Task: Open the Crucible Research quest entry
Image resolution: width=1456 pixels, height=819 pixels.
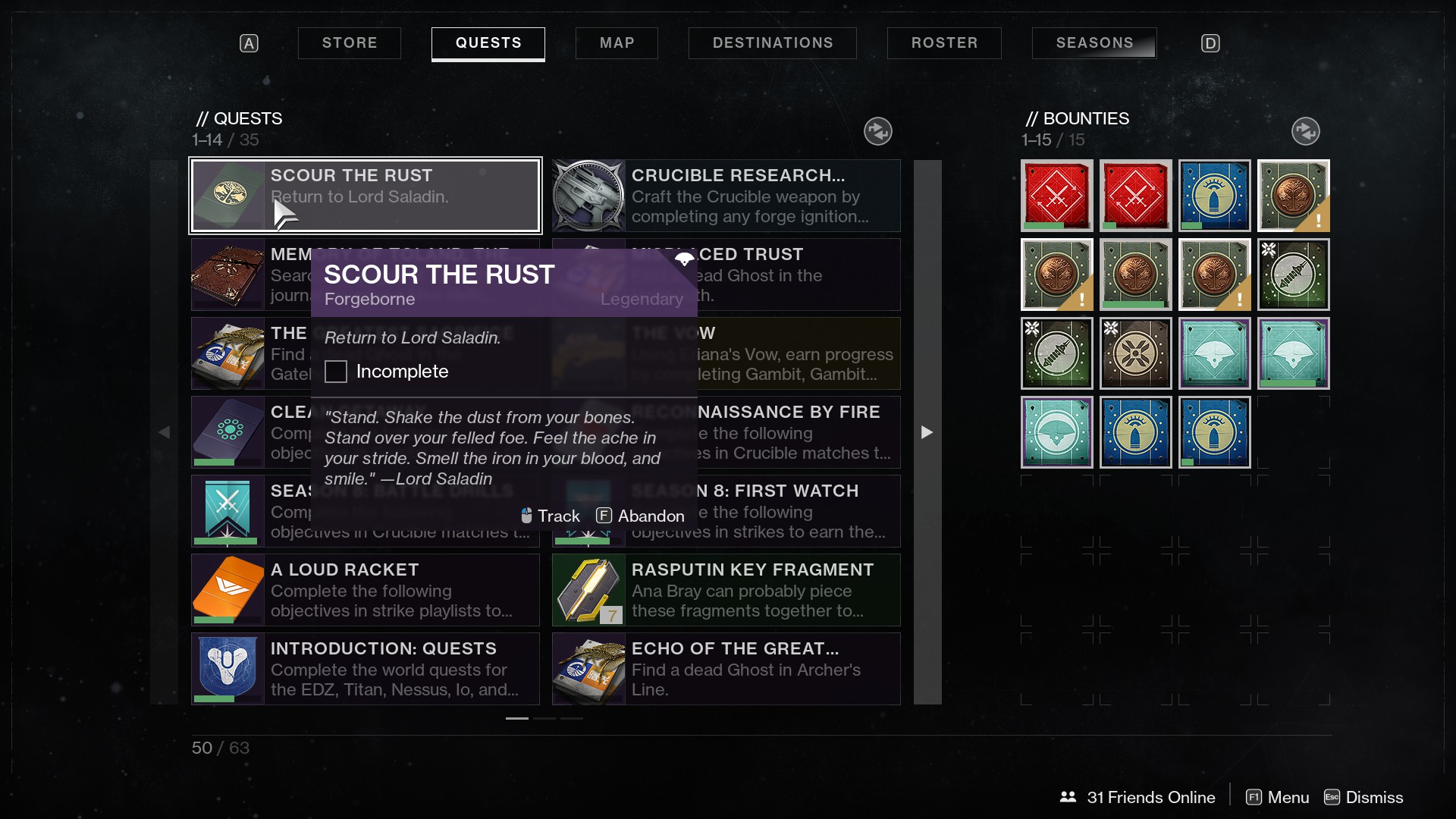Action: coord(726,196)
